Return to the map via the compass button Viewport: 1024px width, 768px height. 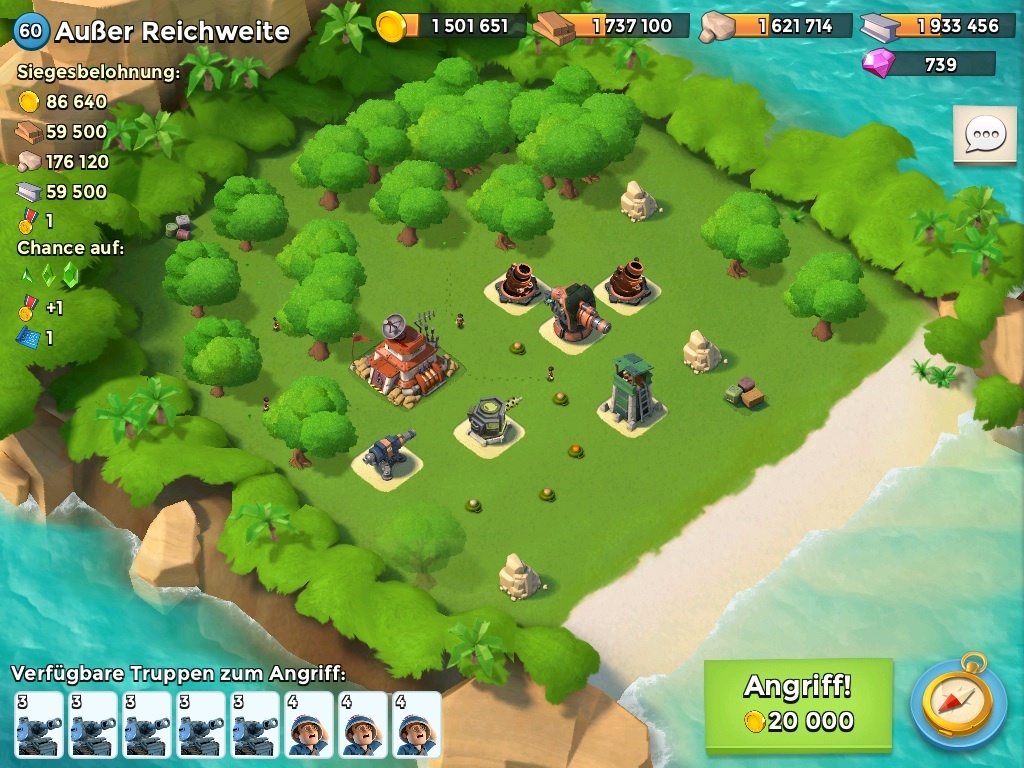point(957,701)
